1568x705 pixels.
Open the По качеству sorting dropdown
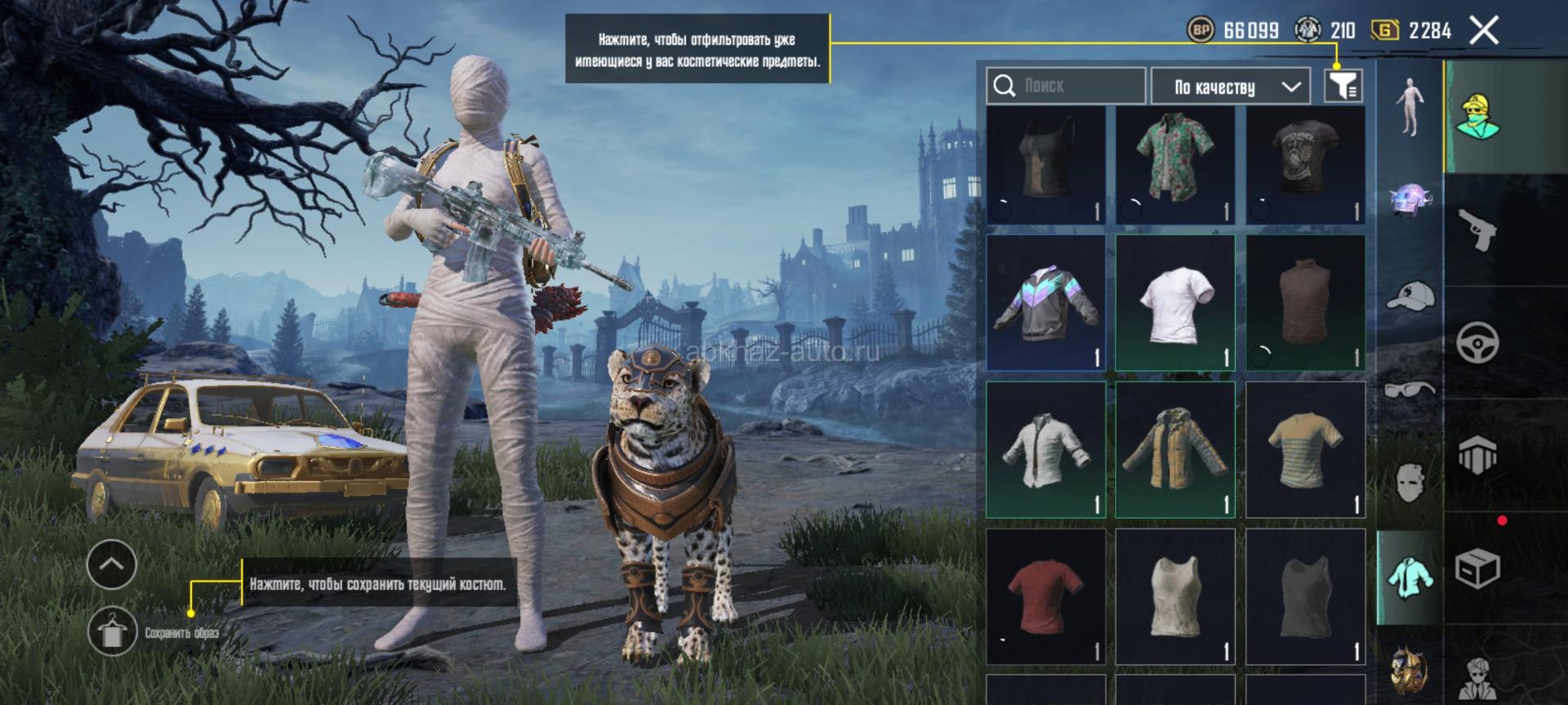1236,87
